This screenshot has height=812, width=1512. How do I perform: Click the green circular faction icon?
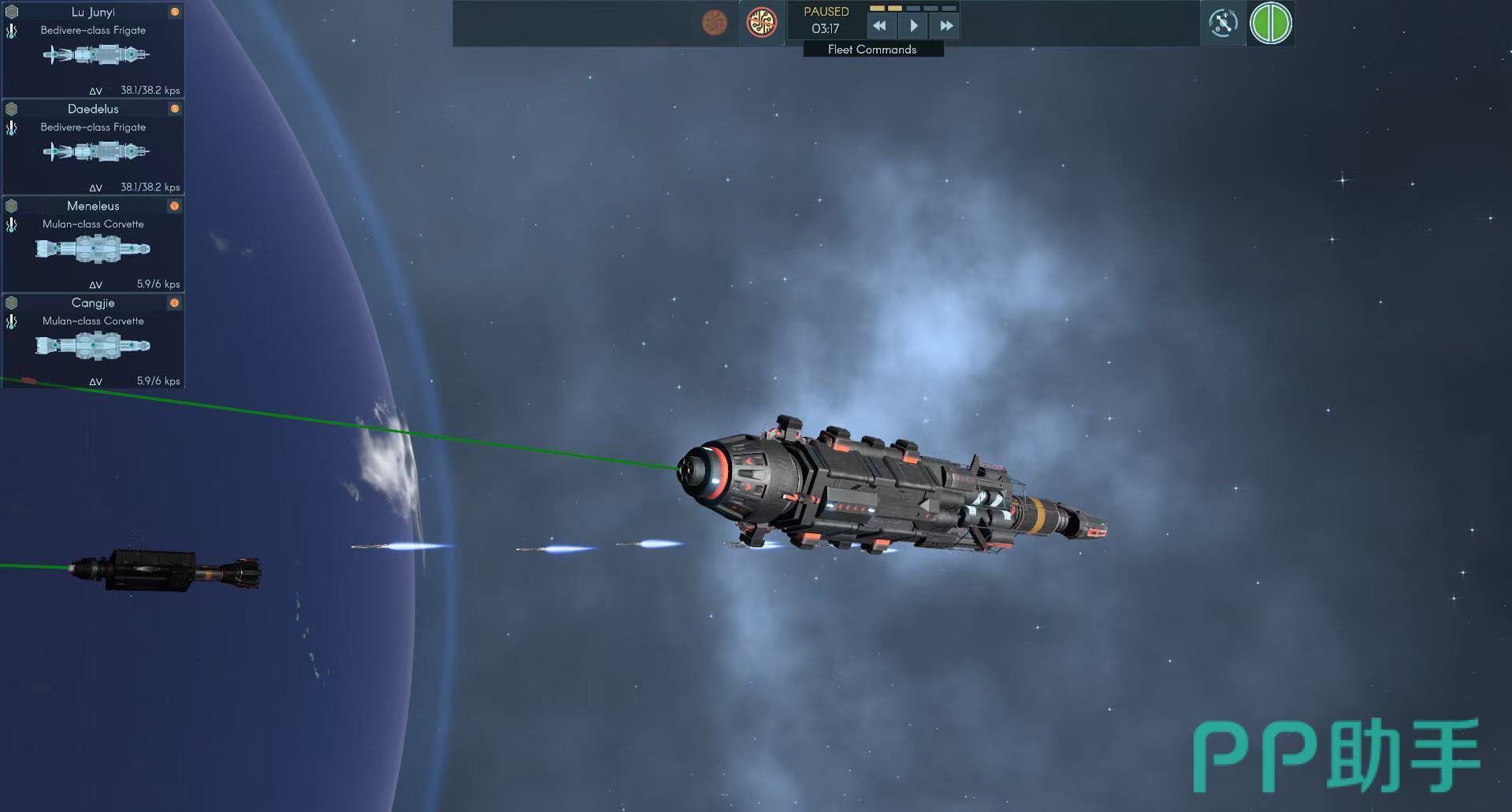pos(1270,23)
